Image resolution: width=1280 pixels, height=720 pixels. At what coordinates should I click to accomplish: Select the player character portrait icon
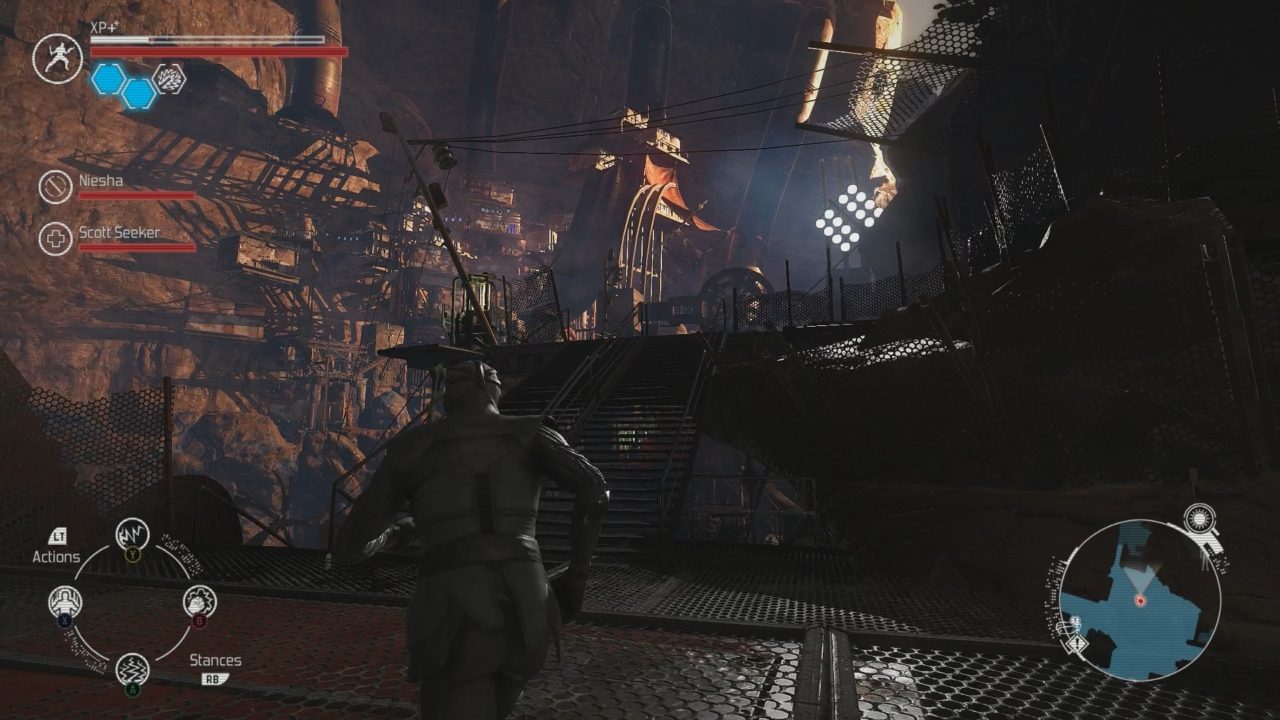[57, 58]
